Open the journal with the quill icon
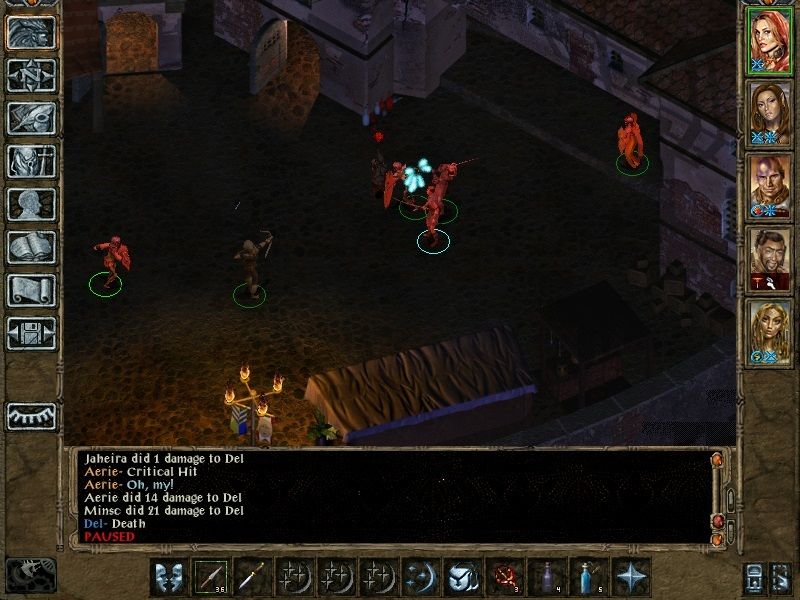800x600 pixels. point(31,118)
